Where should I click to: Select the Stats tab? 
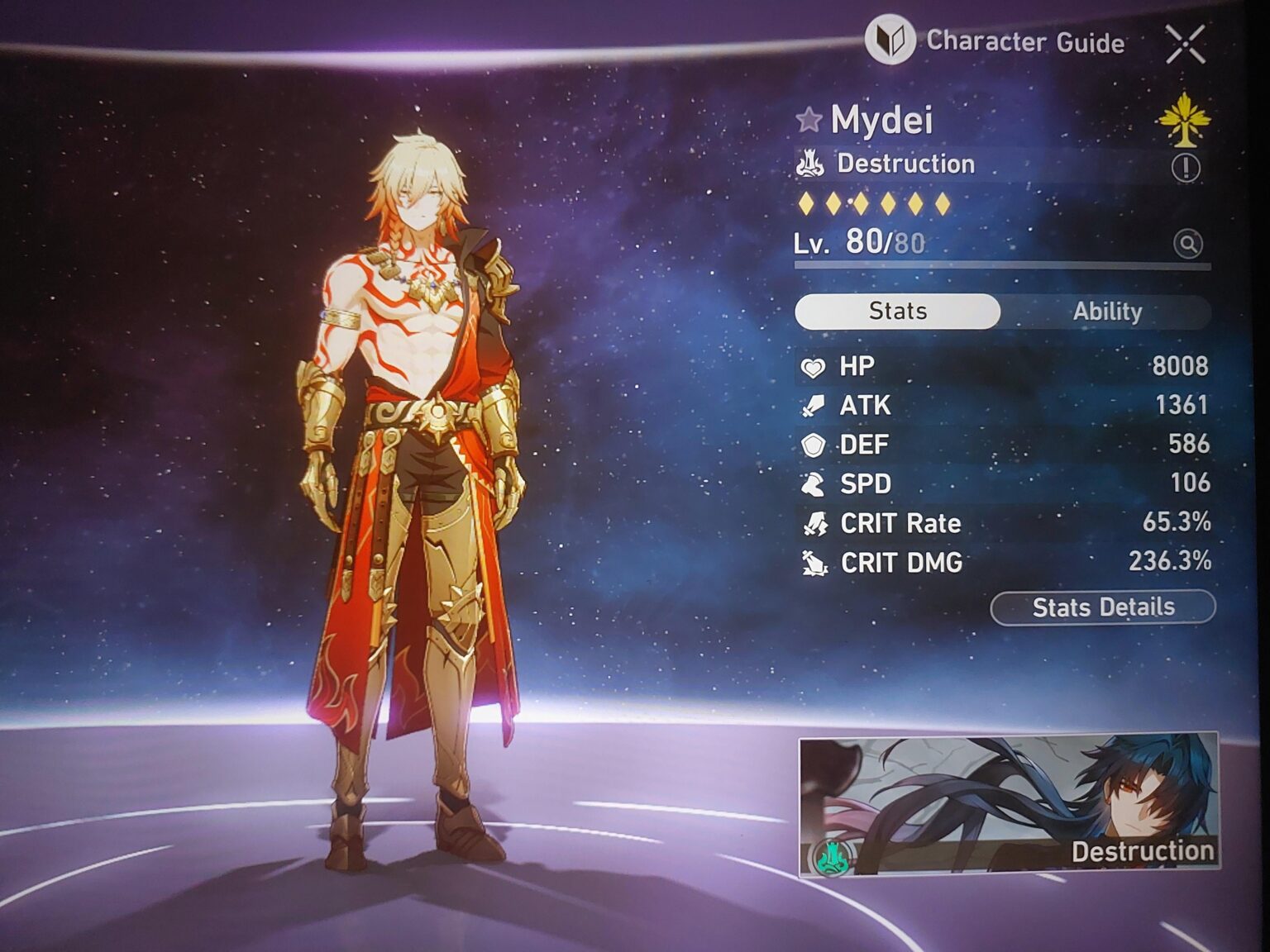897,312
